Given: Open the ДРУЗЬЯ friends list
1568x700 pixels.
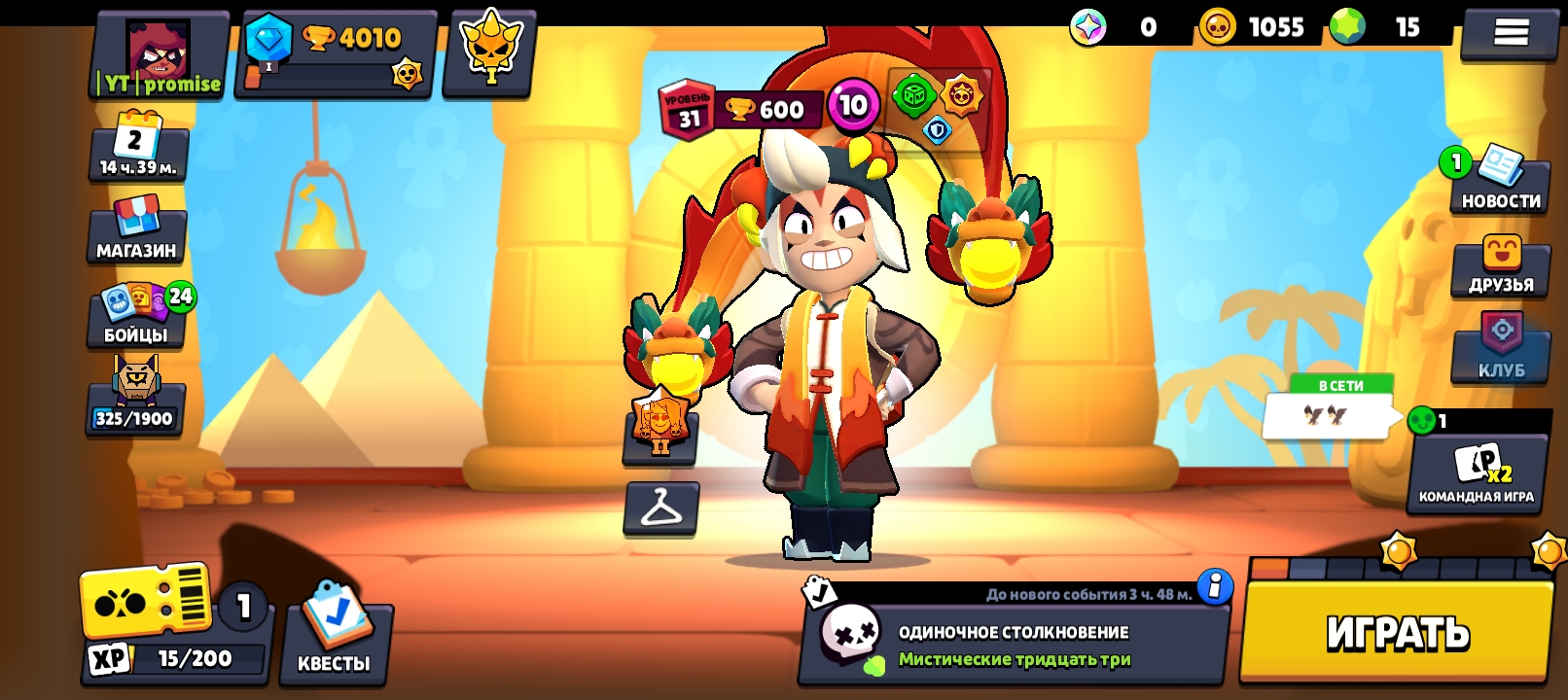Looking at the screenshot, I should [1500, 265].
